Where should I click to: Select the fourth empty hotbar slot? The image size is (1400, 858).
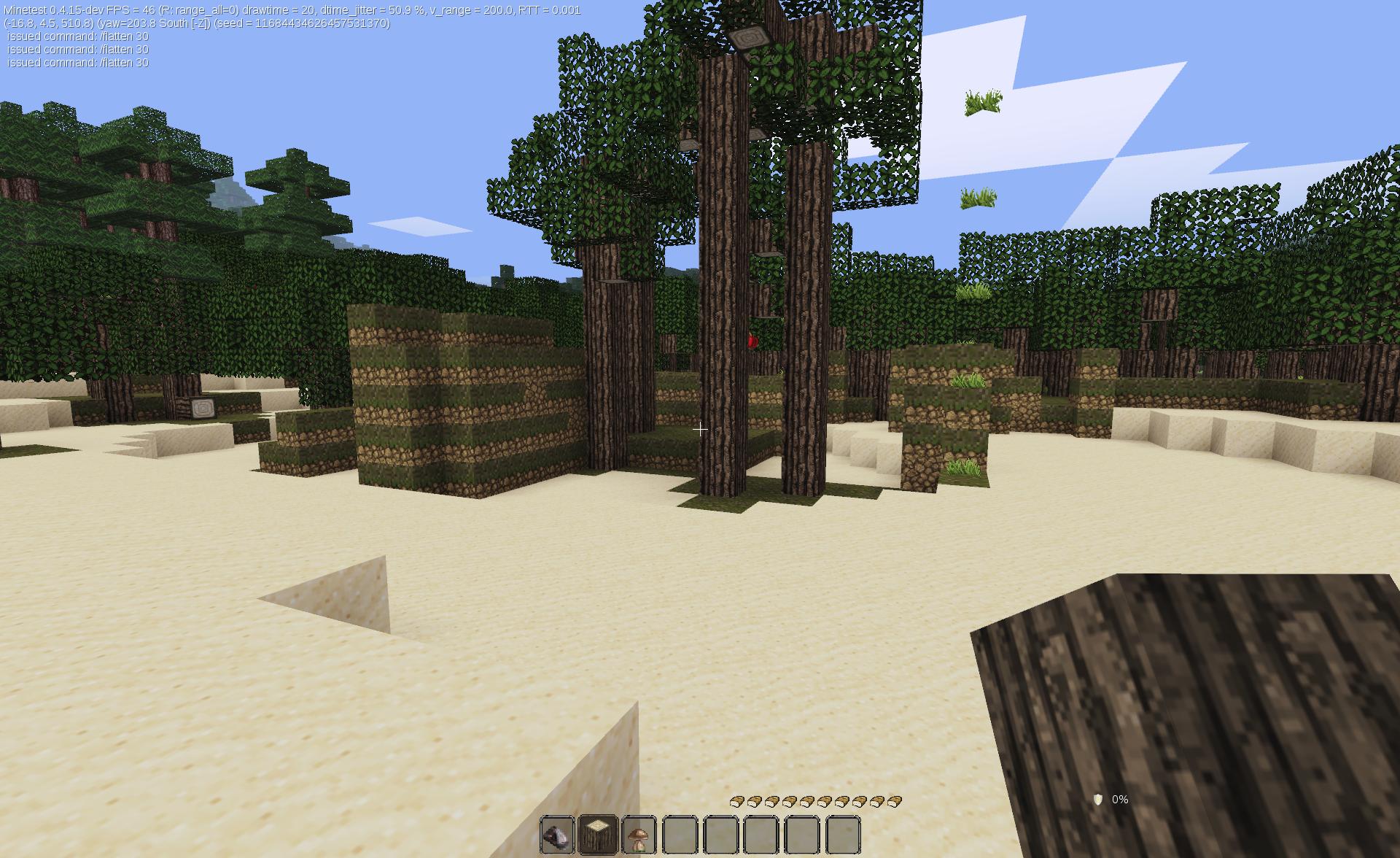point(680,834)
